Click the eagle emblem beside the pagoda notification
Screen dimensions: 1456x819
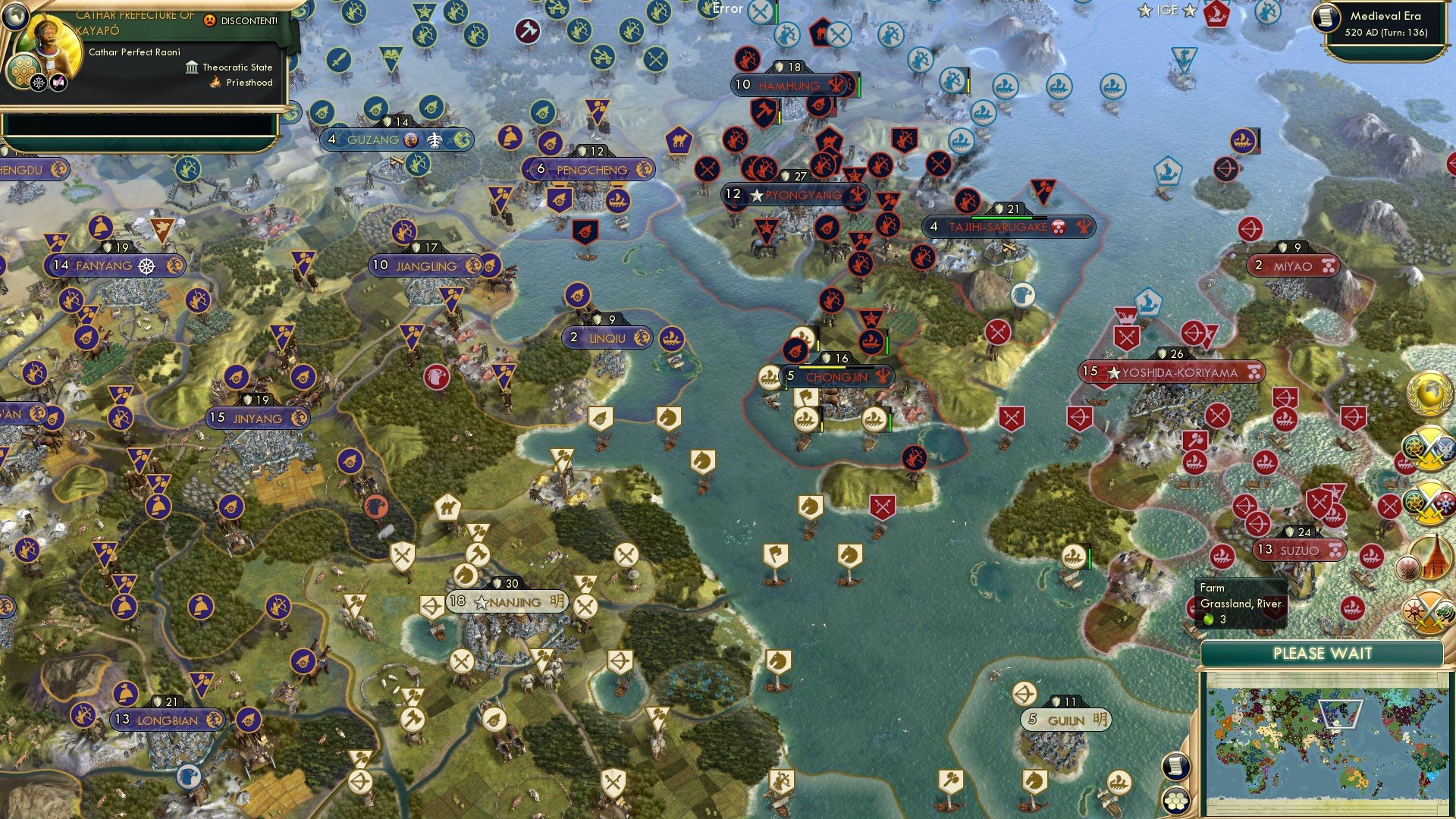[1407, 568]
